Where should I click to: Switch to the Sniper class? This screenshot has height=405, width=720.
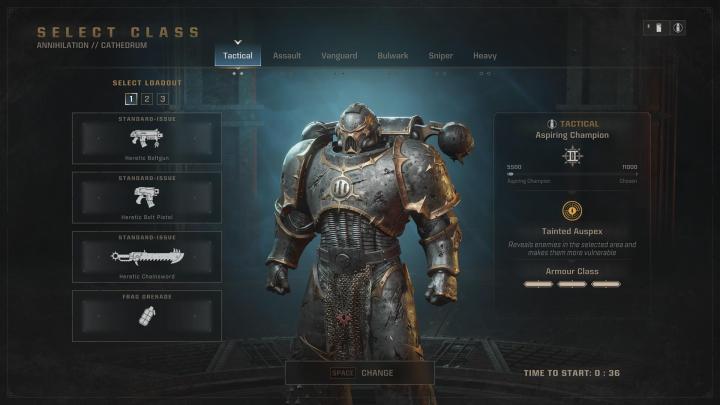point(440,56)
